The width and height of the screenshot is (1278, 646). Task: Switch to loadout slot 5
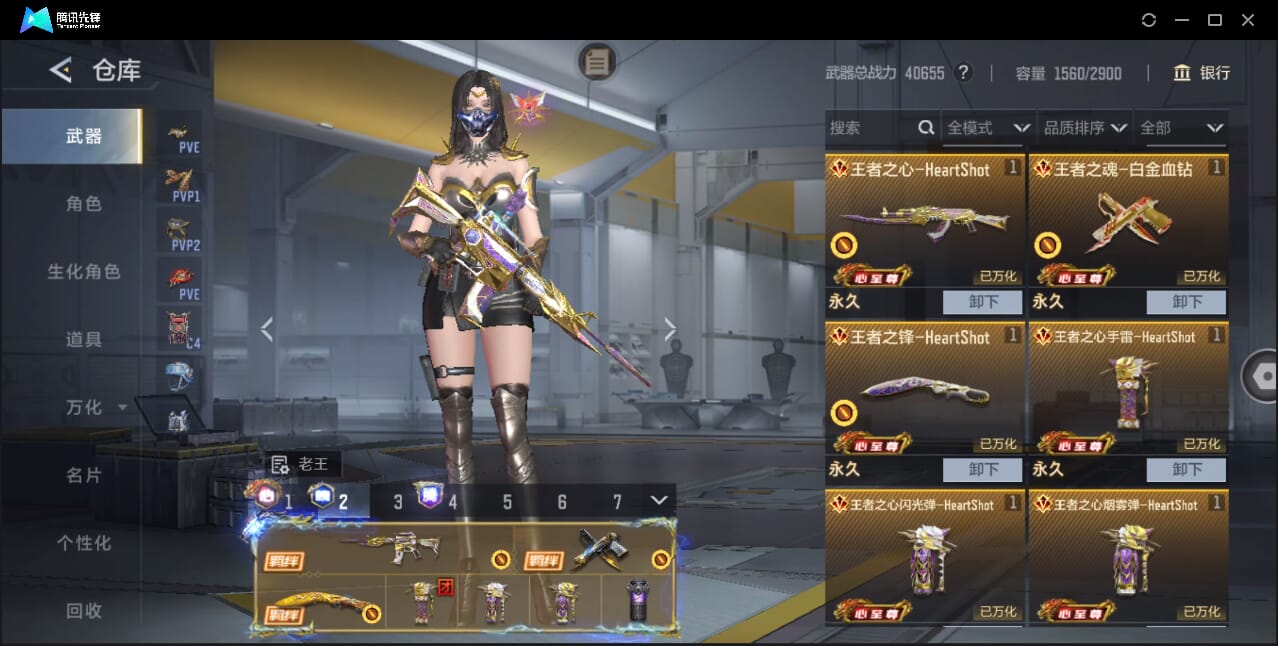[x=507, y=502]
